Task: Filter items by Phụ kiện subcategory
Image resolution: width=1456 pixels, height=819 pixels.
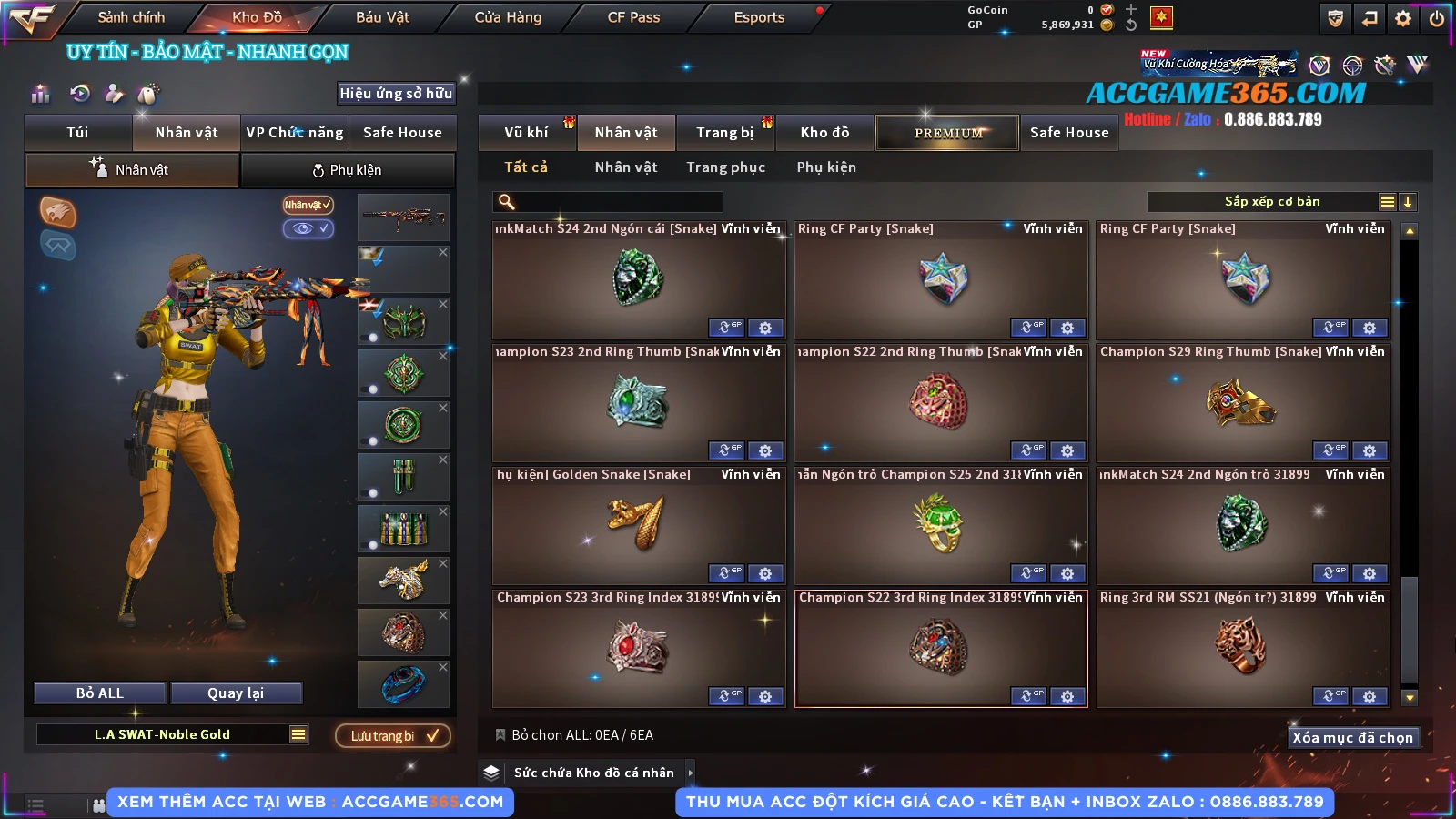Action: pyautogui.click(x=826, y=167)
